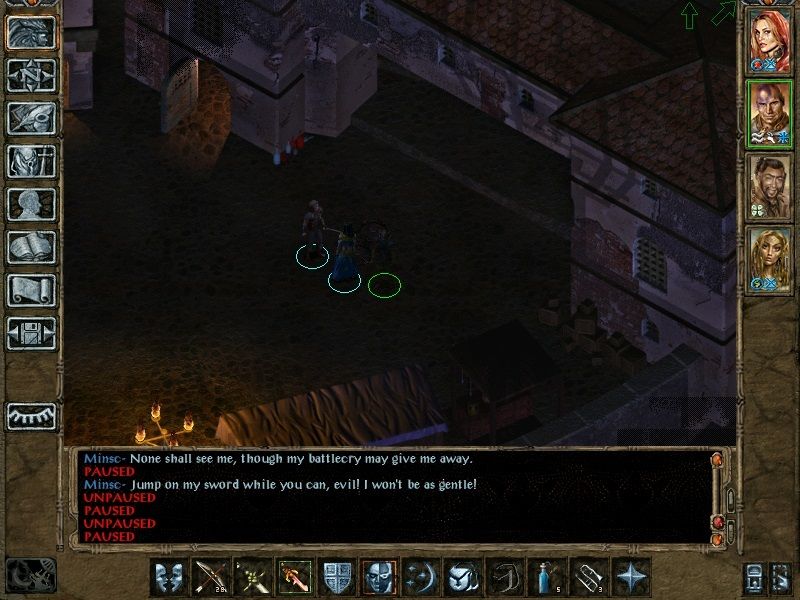This screenshot has height=600, width=800.
Task: Select the red-haired woman portrait
Action: point(770,39)
